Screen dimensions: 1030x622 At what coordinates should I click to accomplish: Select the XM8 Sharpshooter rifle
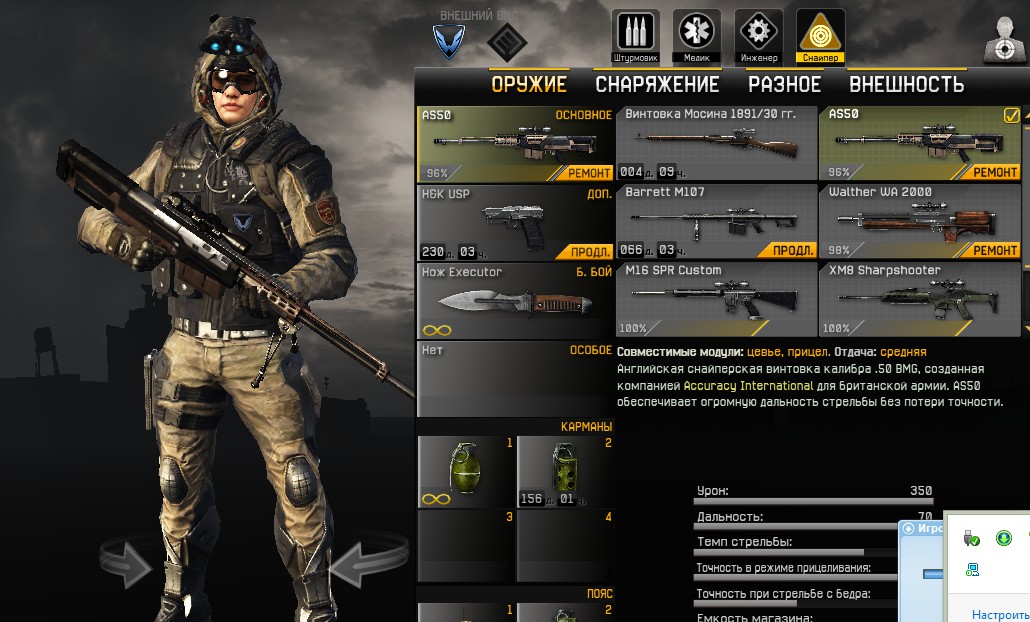918,298
